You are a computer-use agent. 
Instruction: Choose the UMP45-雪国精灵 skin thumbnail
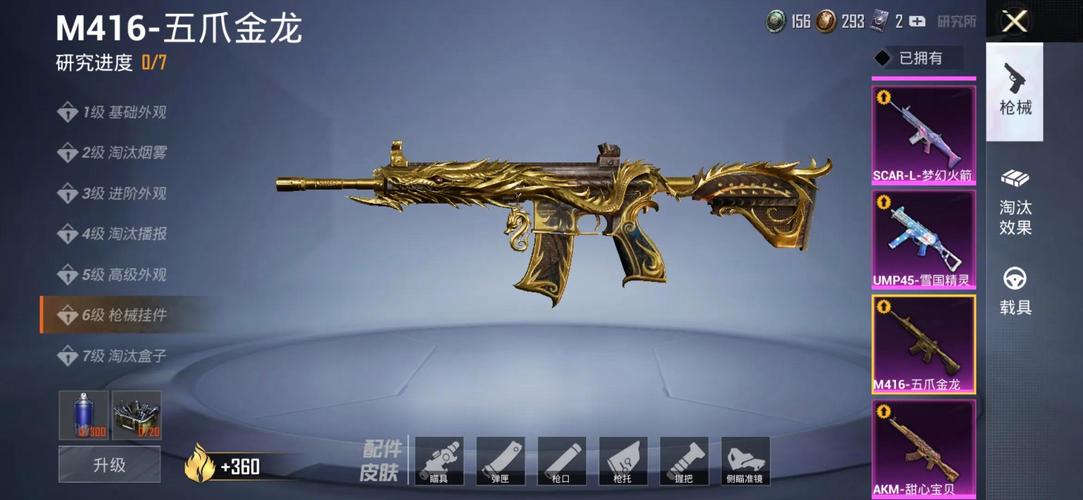pos(924,240)
